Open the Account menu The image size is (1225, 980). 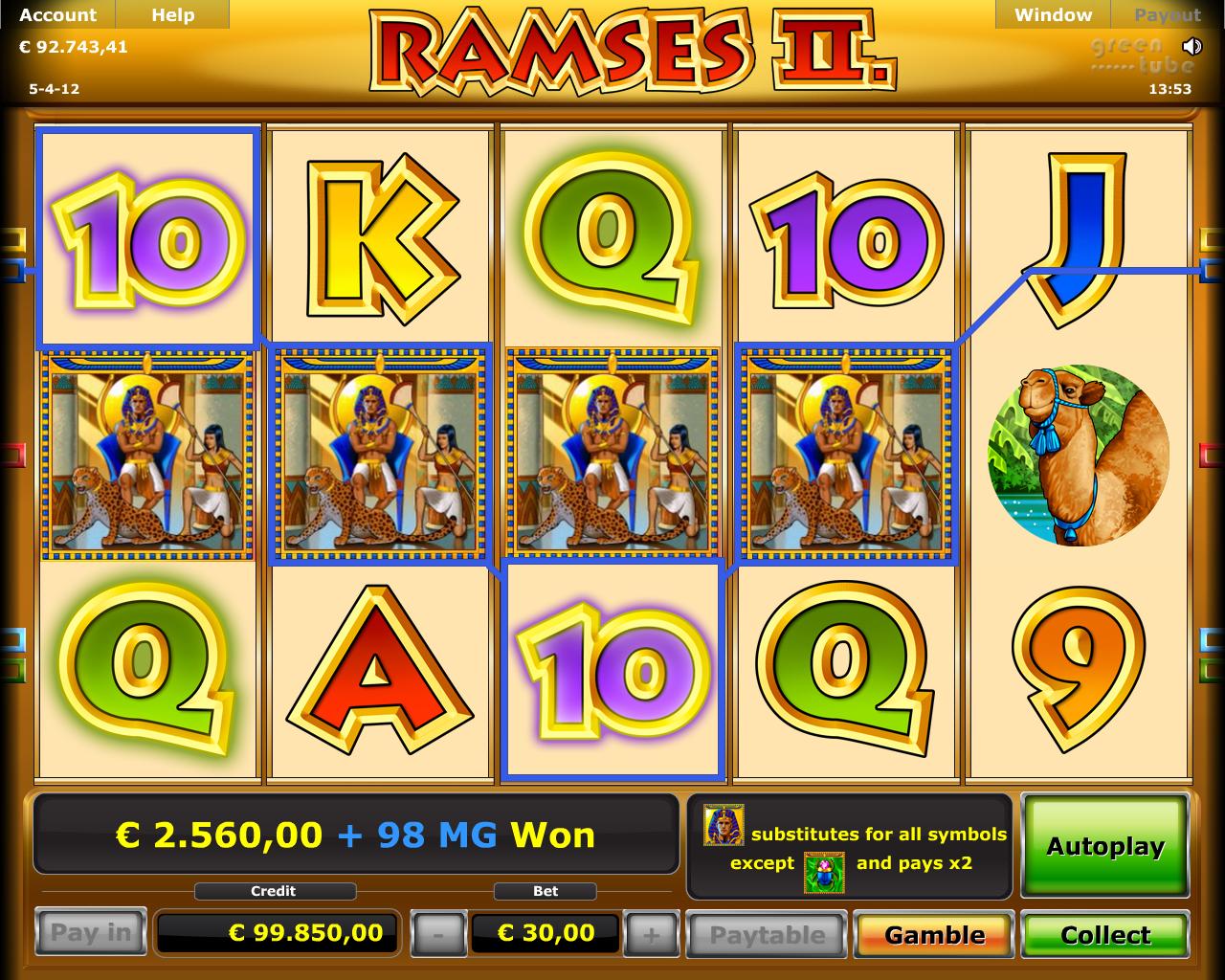click(57, 15)
